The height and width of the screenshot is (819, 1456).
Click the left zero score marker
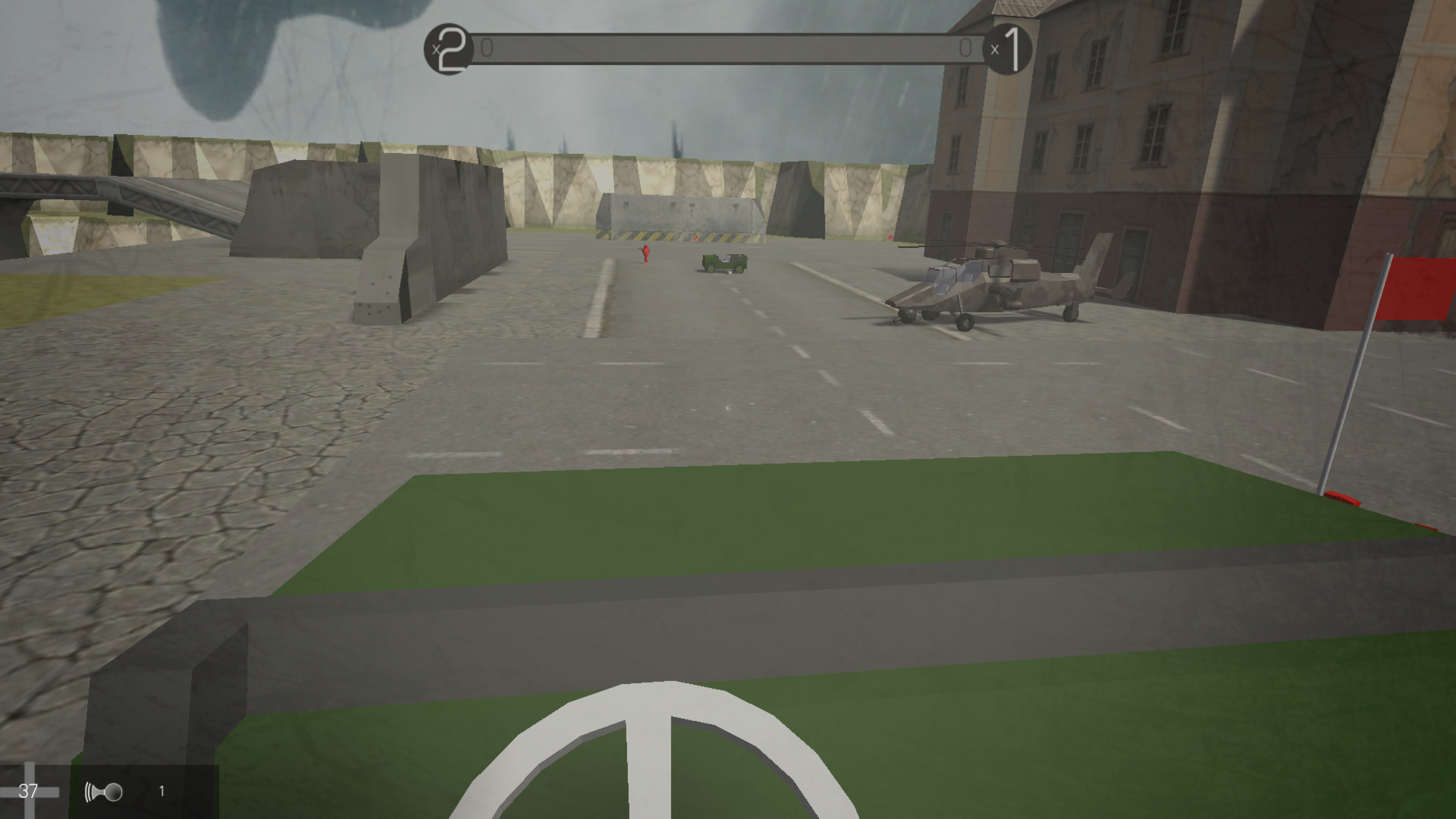pos(488,47)
